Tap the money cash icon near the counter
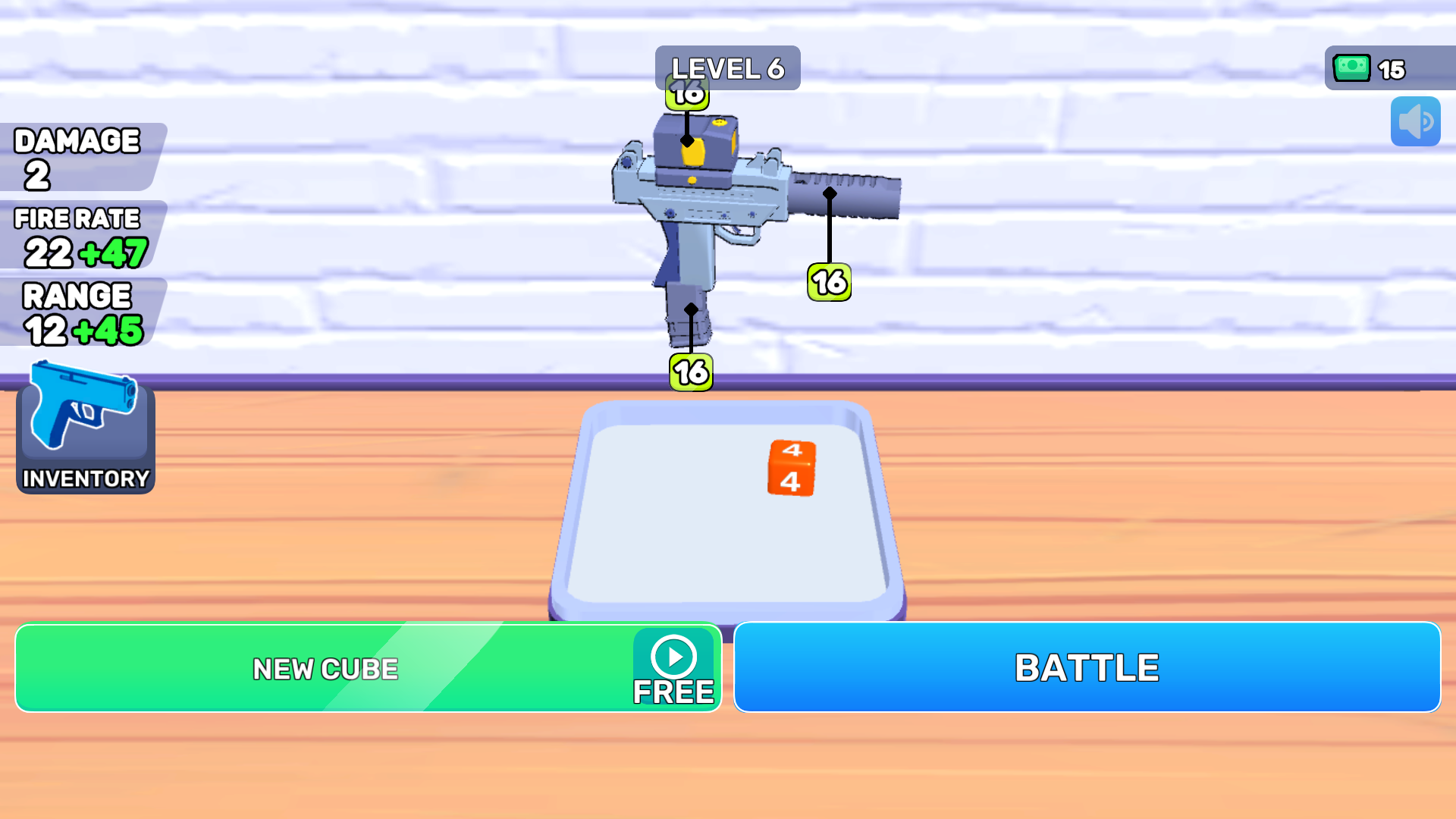Image resolution: width=1456 pixels, height=819 pixels. [x=1352, y=69]
